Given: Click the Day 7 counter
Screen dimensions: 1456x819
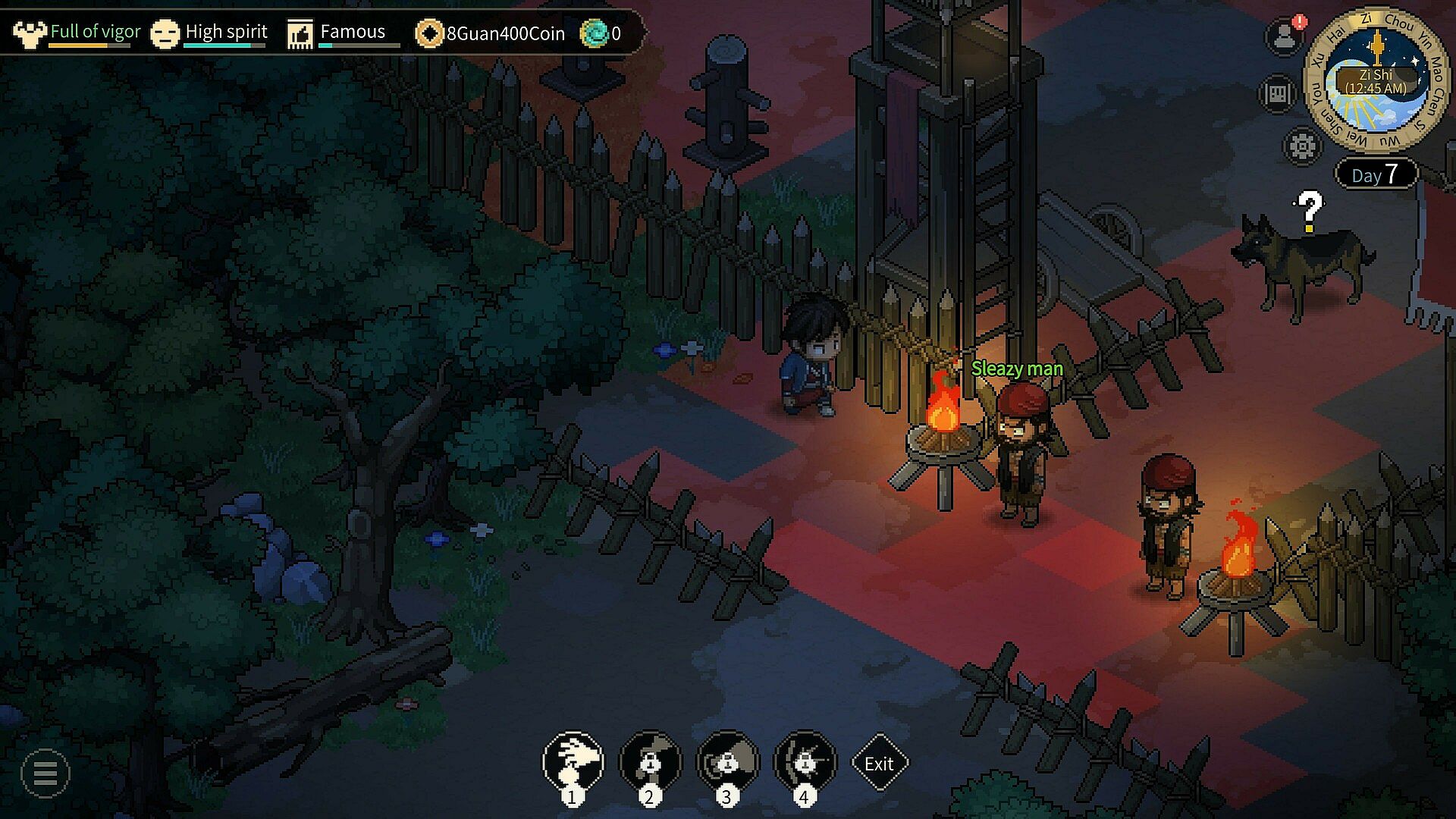Looking at the screenshot, I should 1376,174.
